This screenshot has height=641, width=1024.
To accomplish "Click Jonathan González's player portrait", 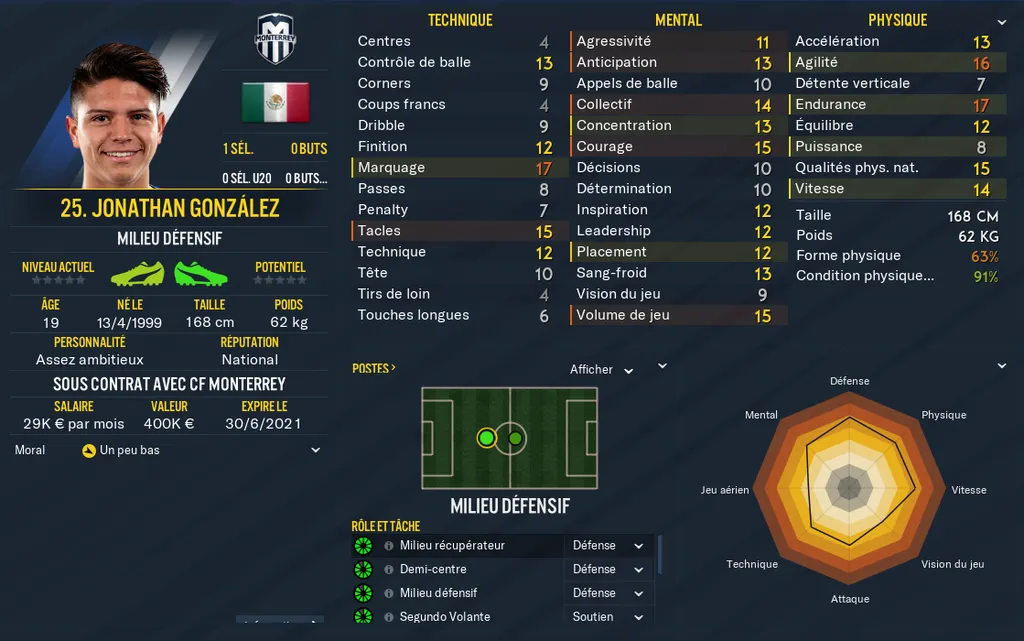I will [120, 115].
